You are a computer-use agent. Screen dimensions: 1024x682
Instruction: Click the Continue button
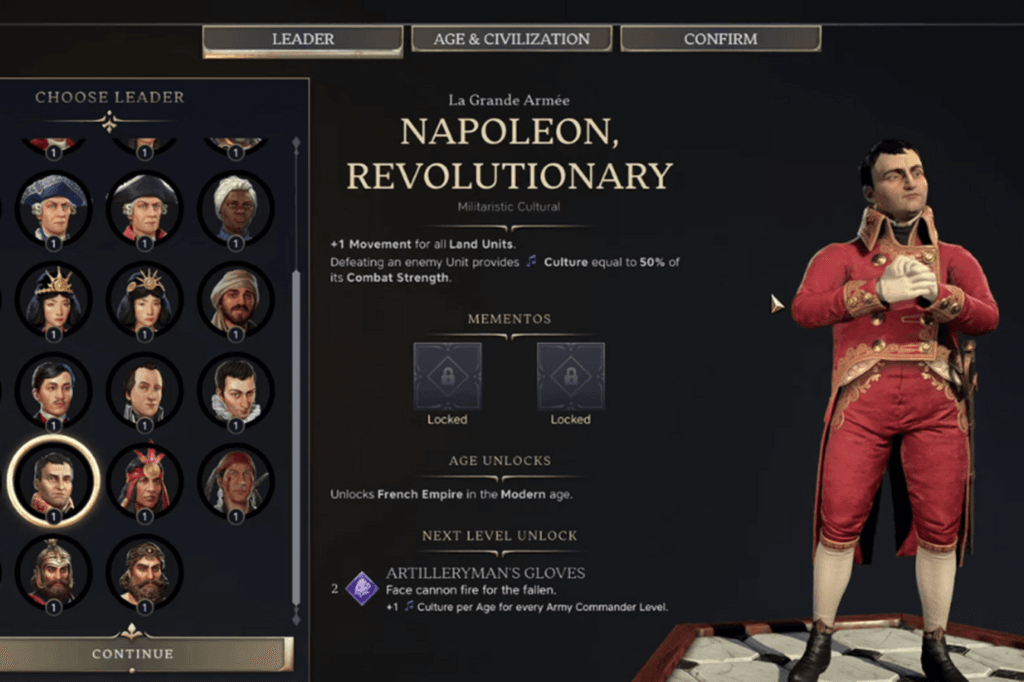pos(133,654)
